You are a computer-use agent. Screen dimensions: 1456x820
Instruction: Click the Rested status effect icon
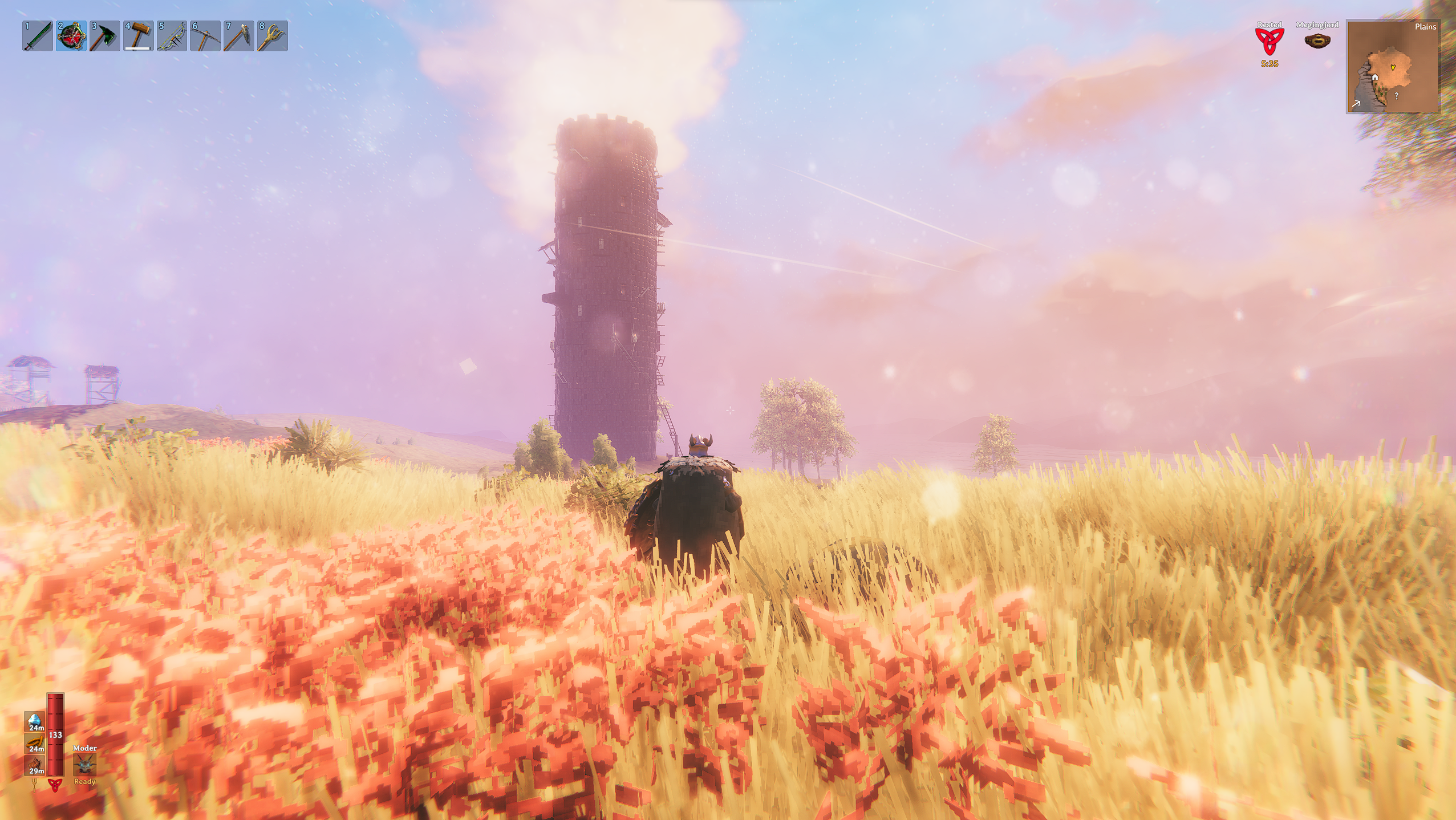point(1270,42)
